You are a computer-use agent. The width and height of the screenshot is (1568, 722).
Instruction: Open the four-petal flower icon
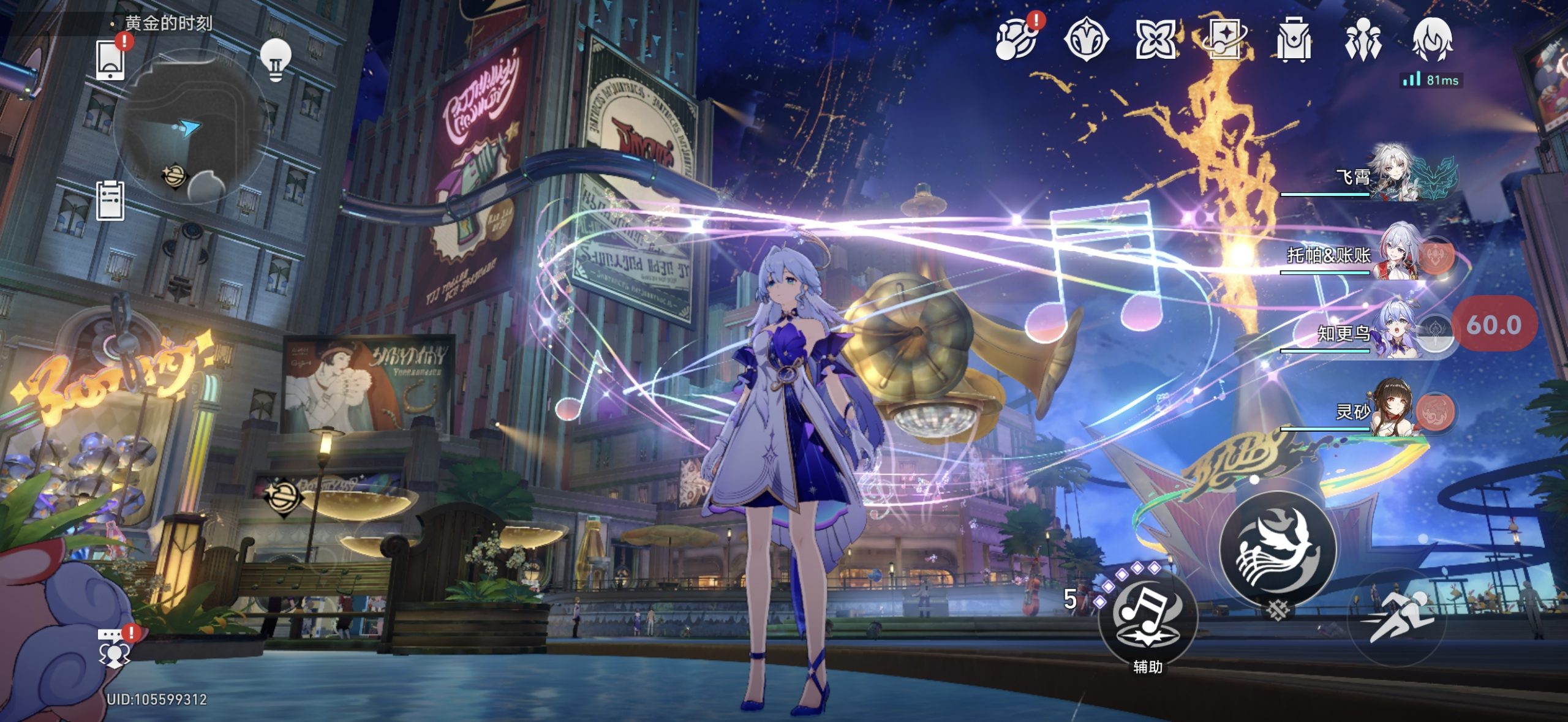pos(1155,40)
